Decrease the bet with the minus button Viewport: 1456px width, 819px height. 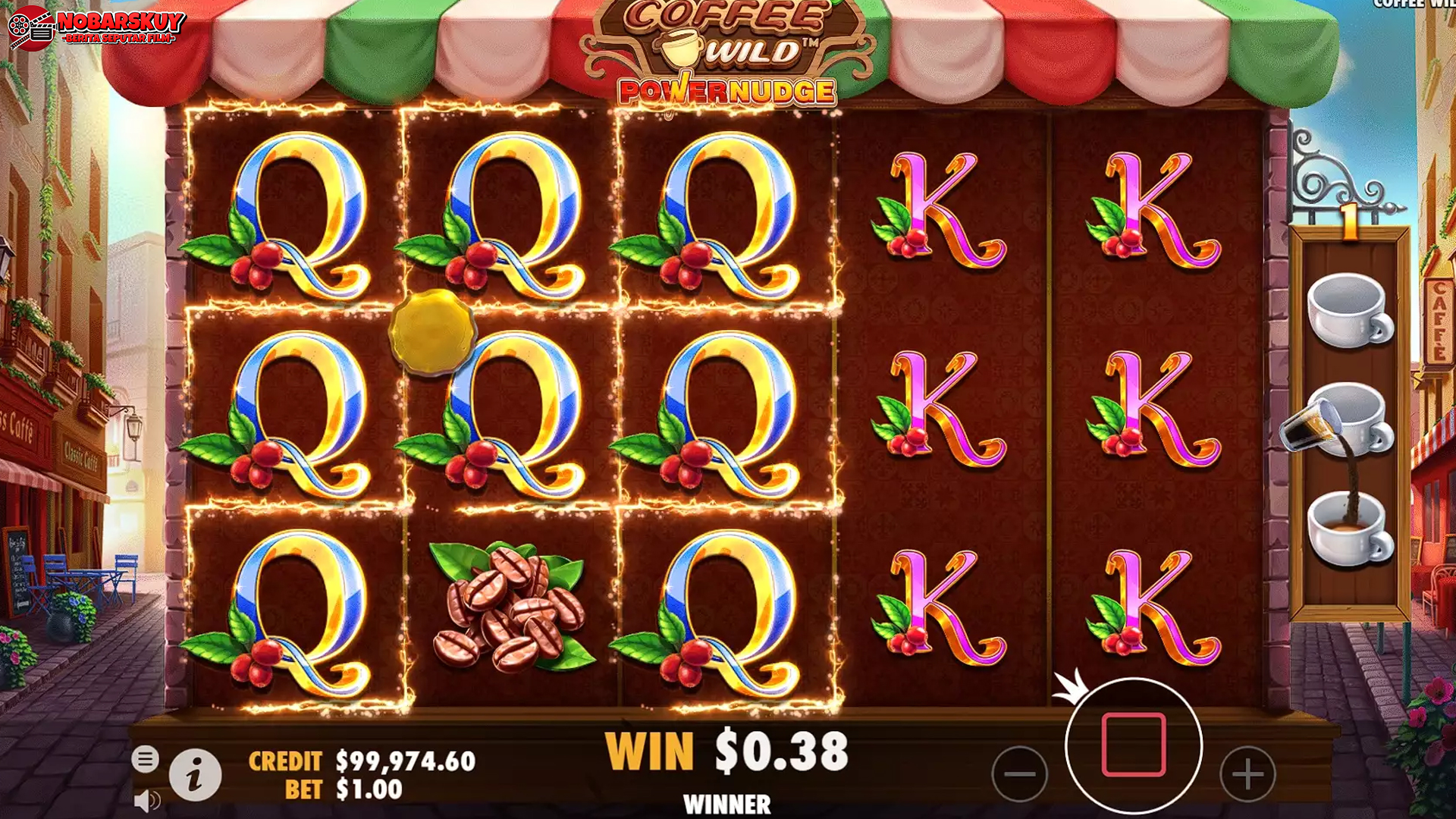[x=1019, y=773]
